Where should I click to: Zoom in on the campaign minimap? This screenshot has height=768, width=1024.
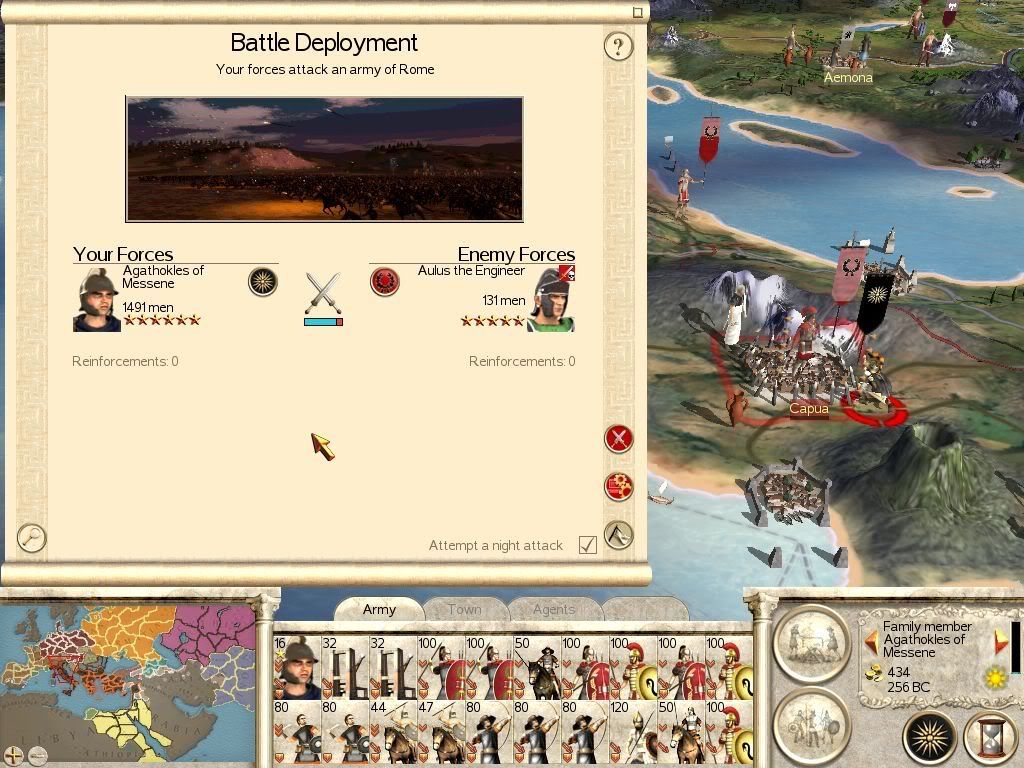click(x=14, y=755)
